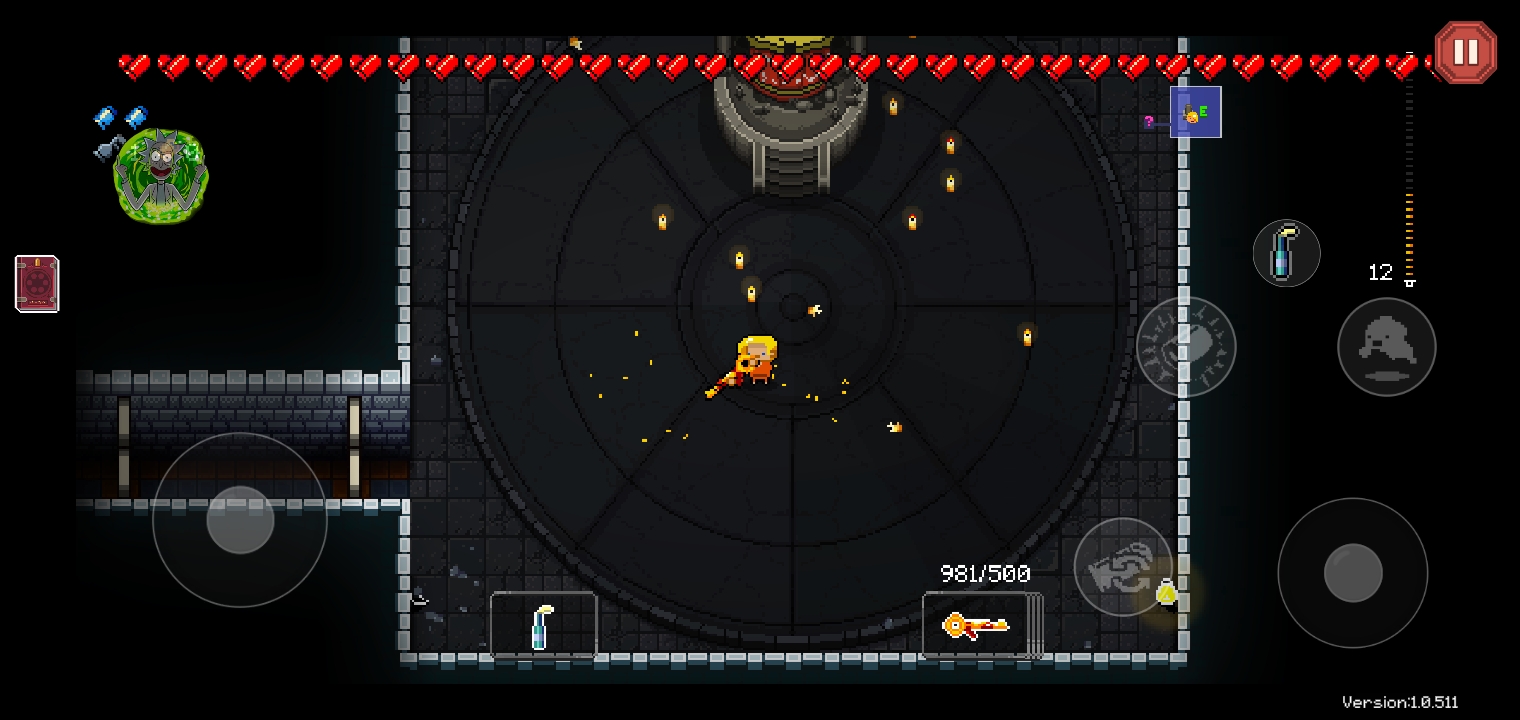Pause the game with the red button

click(1465, 52)
